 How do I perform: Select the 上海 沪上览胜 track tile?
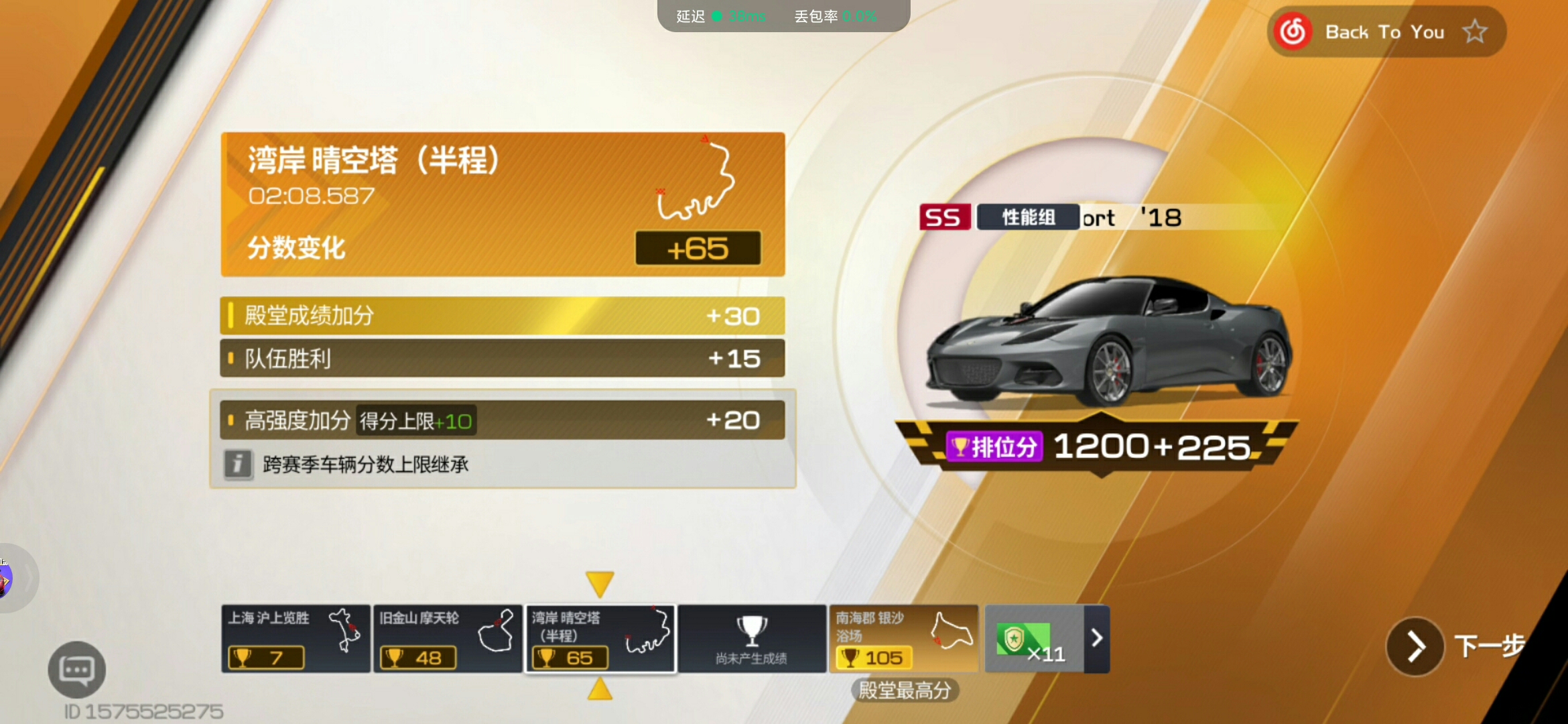coord(296,639)
